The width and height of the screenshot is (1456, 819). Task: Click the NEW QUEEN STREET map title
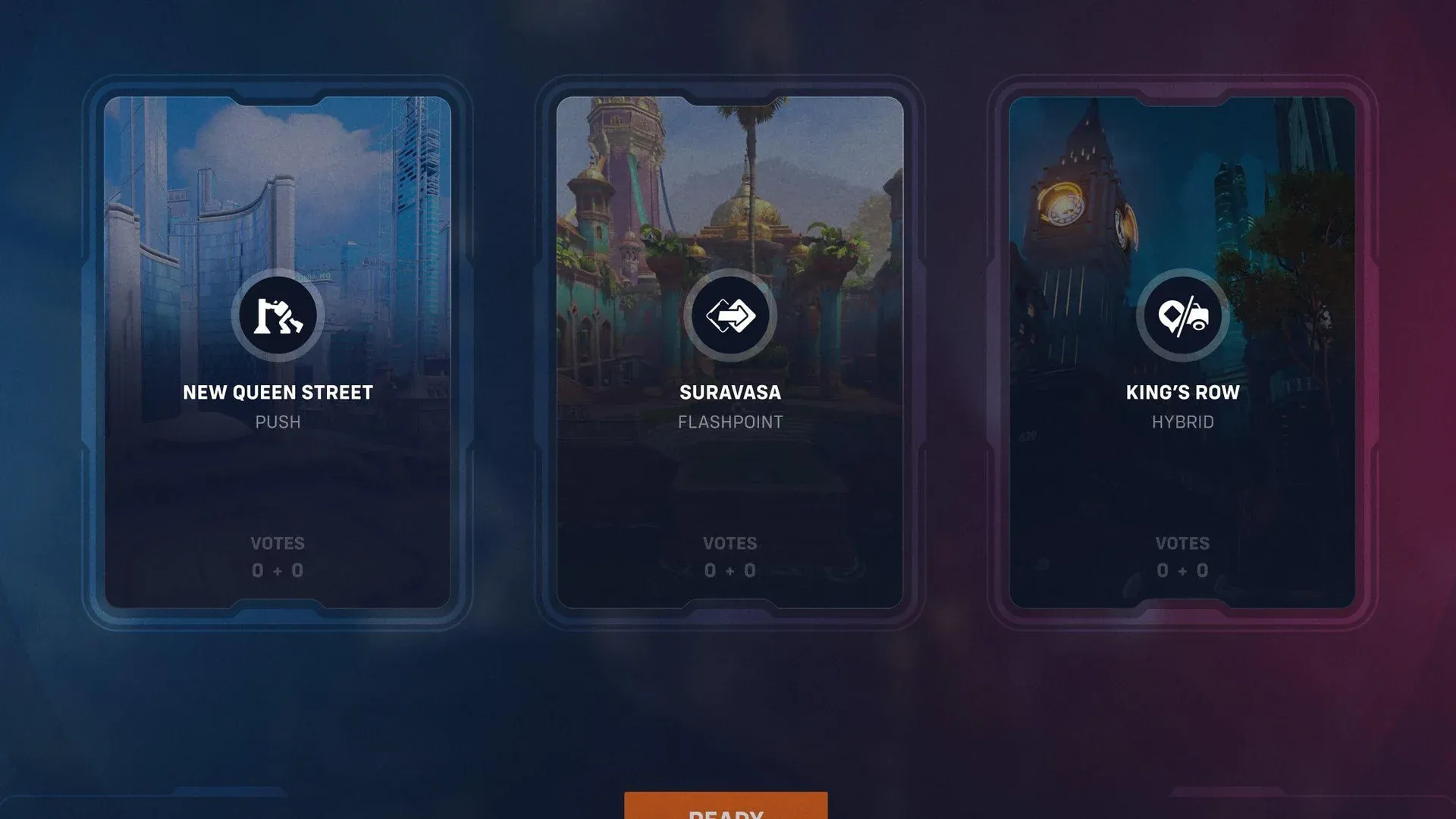click(278, 393)
